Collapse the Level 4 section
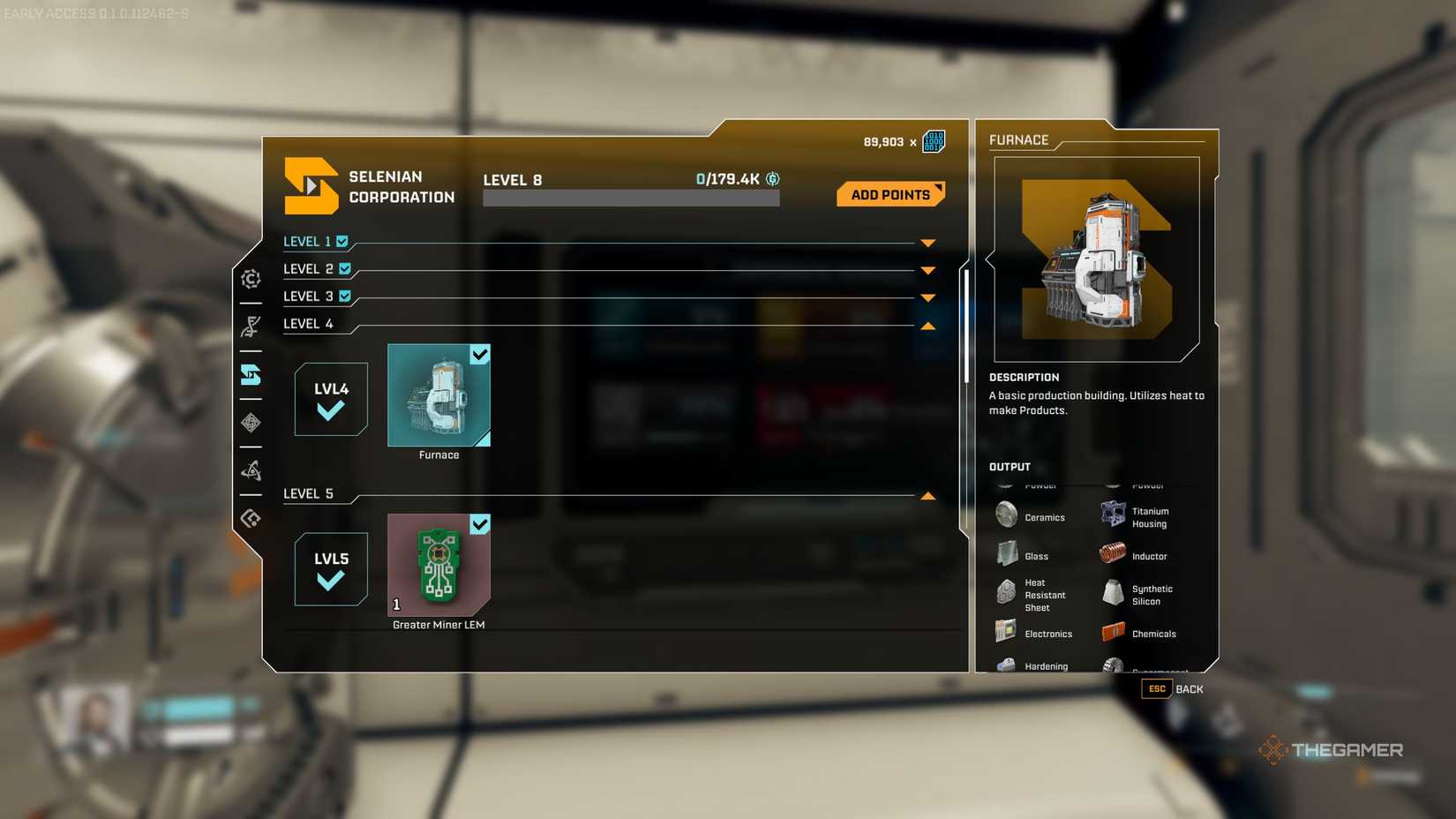This screenshot has height=819, width=1456. tap(927, 325)
